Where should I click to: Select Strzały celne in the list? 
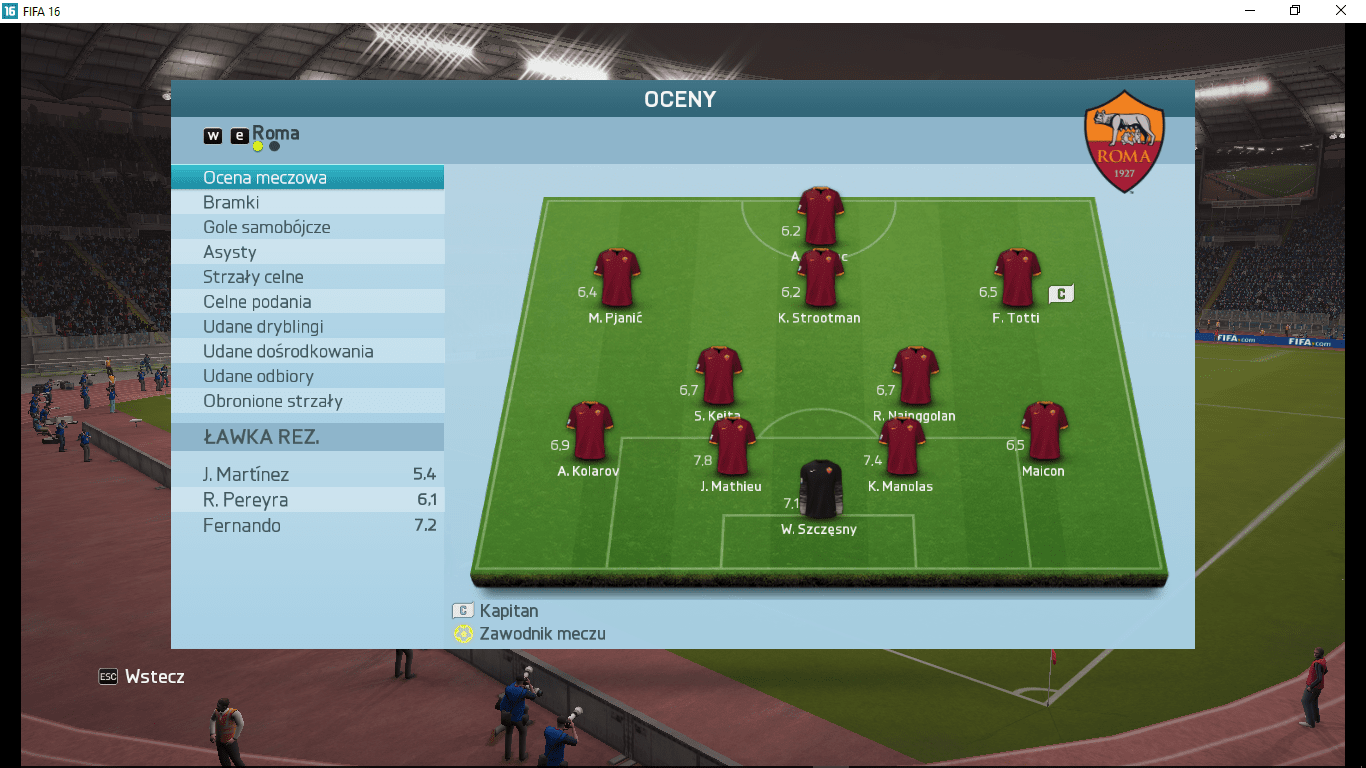(x=253, y=277)
